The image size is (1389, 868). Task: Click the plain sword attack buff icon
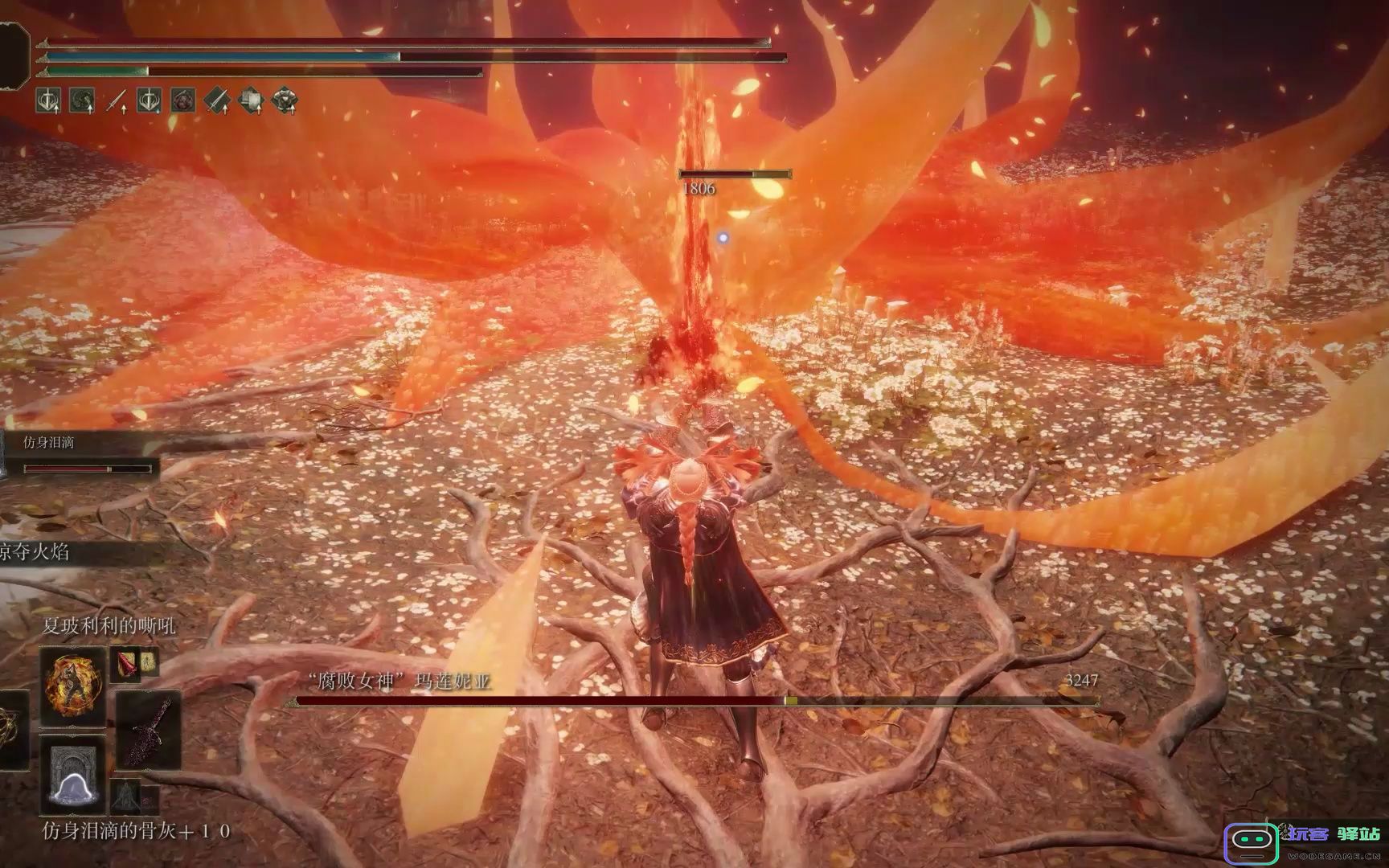[117, 101]
